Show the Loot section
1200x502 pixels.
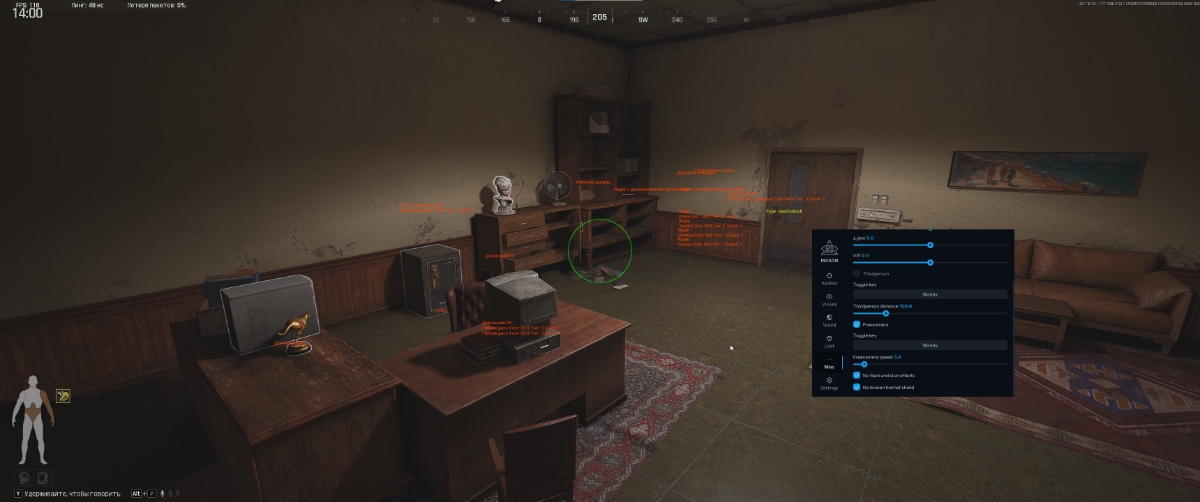tap(829, 342)
